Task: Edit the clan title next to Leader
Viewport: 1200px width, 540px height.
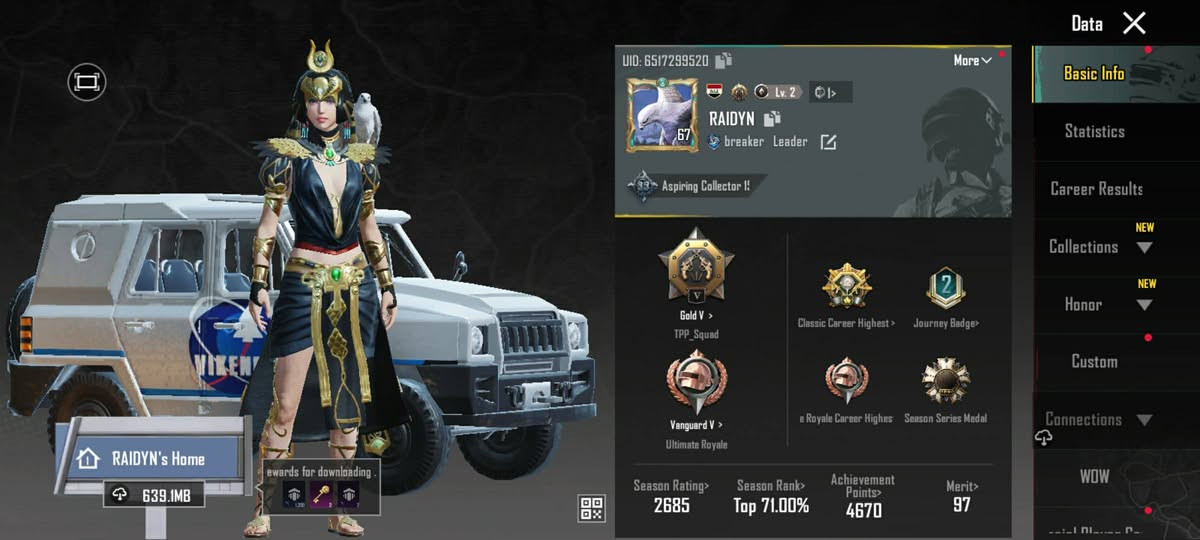Action: tap(828, 142)
